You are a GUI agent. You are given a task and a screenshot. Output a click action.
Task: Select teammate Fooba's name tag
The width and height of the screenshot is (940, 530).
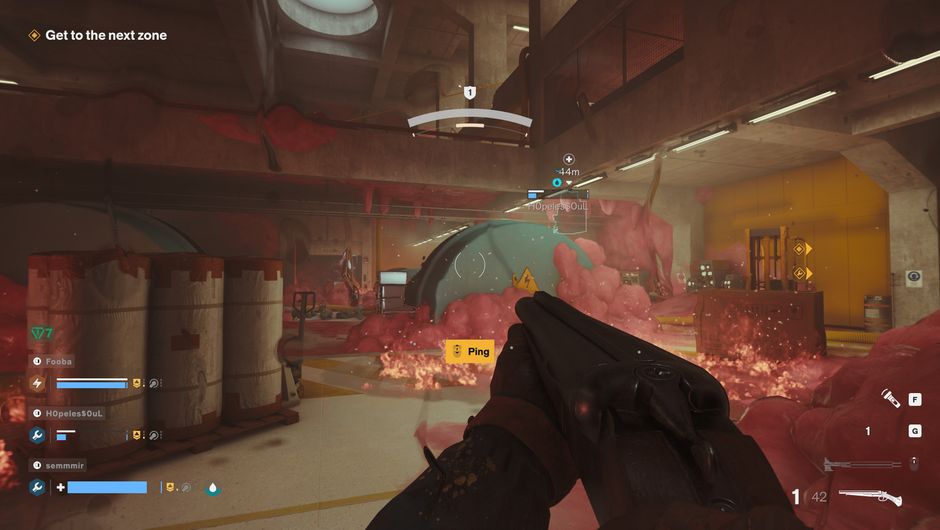coord(59,361)
